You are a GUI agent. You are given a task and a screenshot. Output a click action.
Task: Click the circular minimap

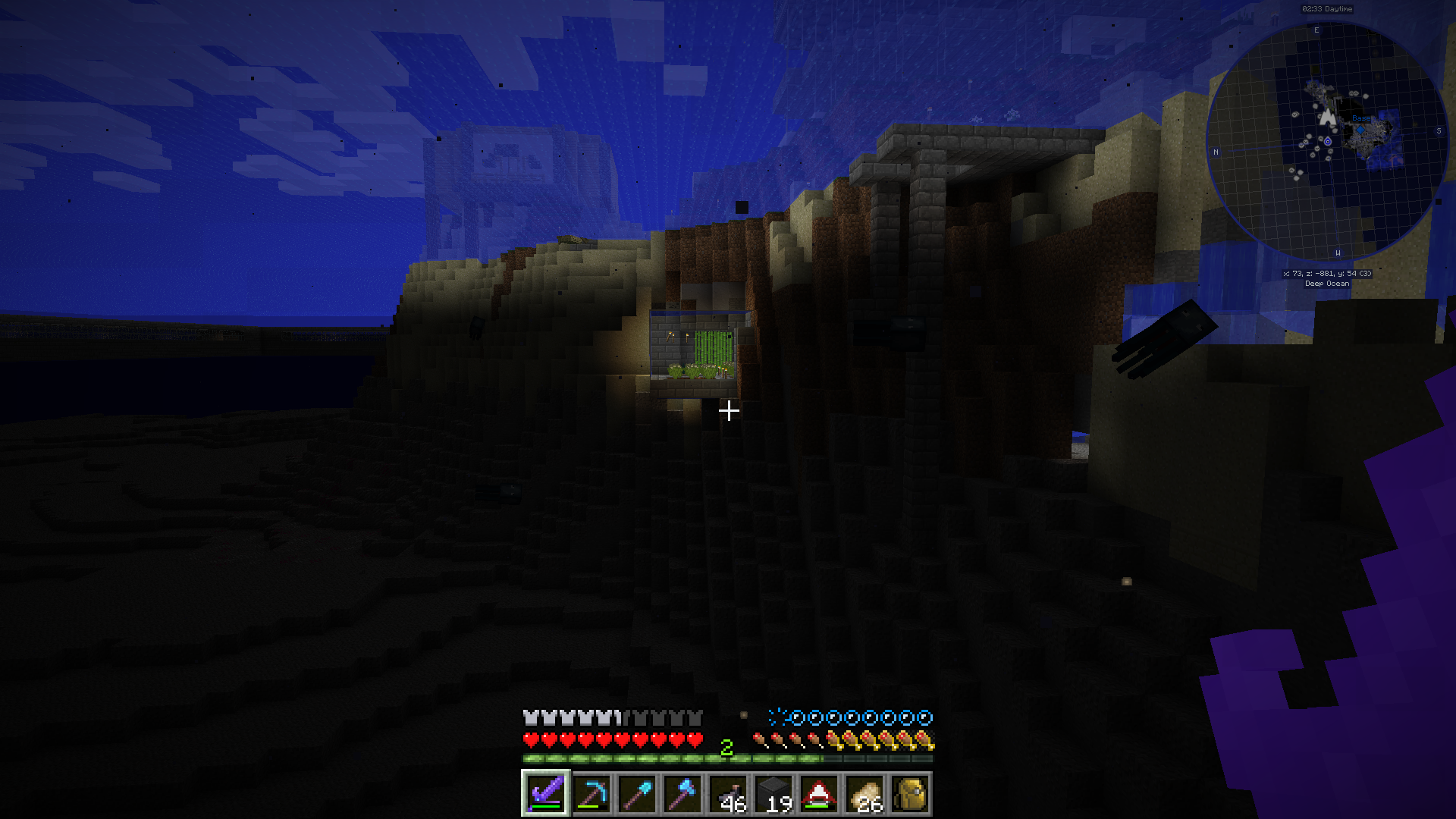pyautogui.click(x=1327, y=142)
